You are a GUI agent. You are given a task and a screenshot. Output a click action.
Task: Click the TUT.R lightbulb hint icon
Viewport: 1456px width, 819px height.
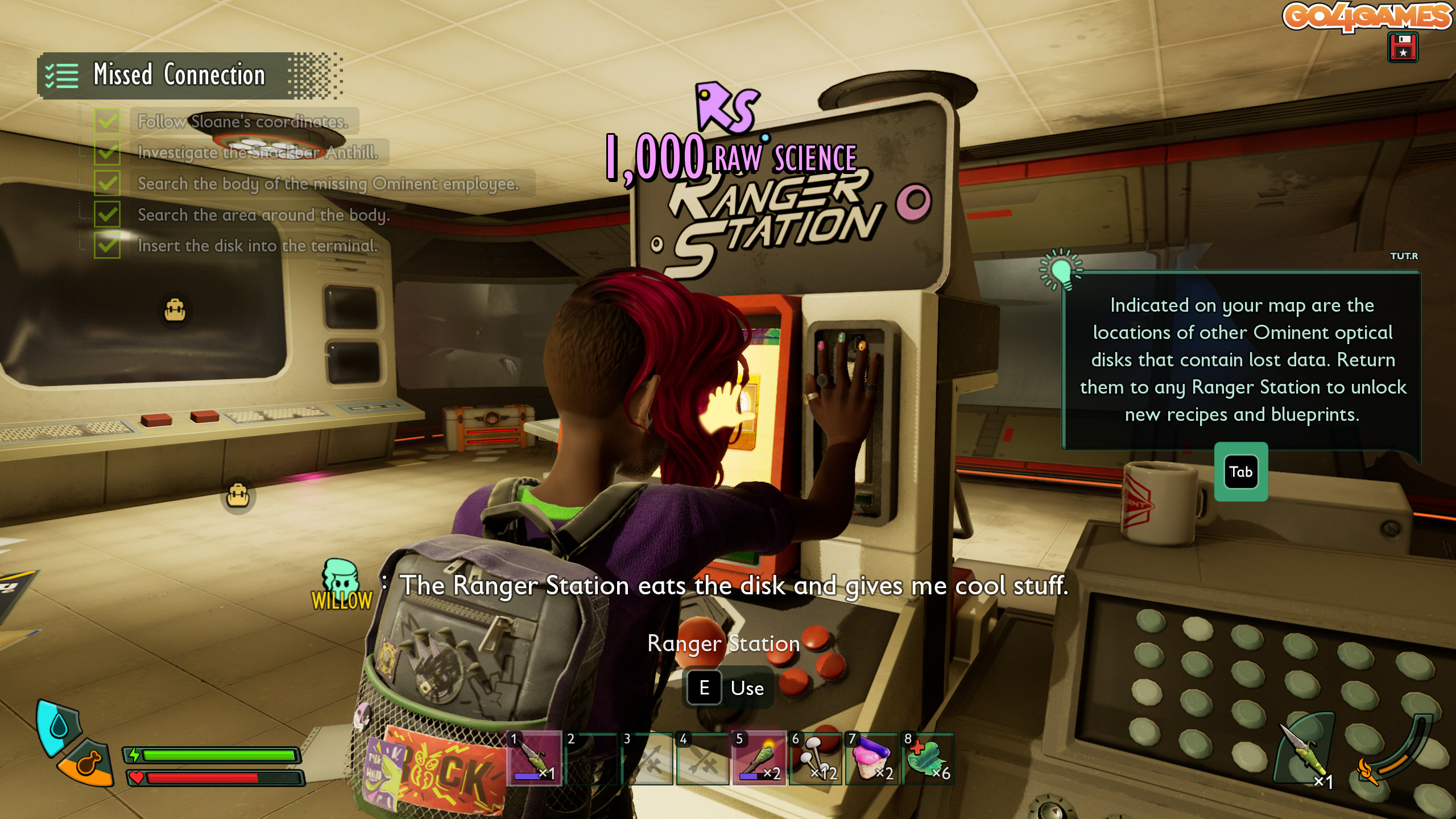click(1061, 270)
